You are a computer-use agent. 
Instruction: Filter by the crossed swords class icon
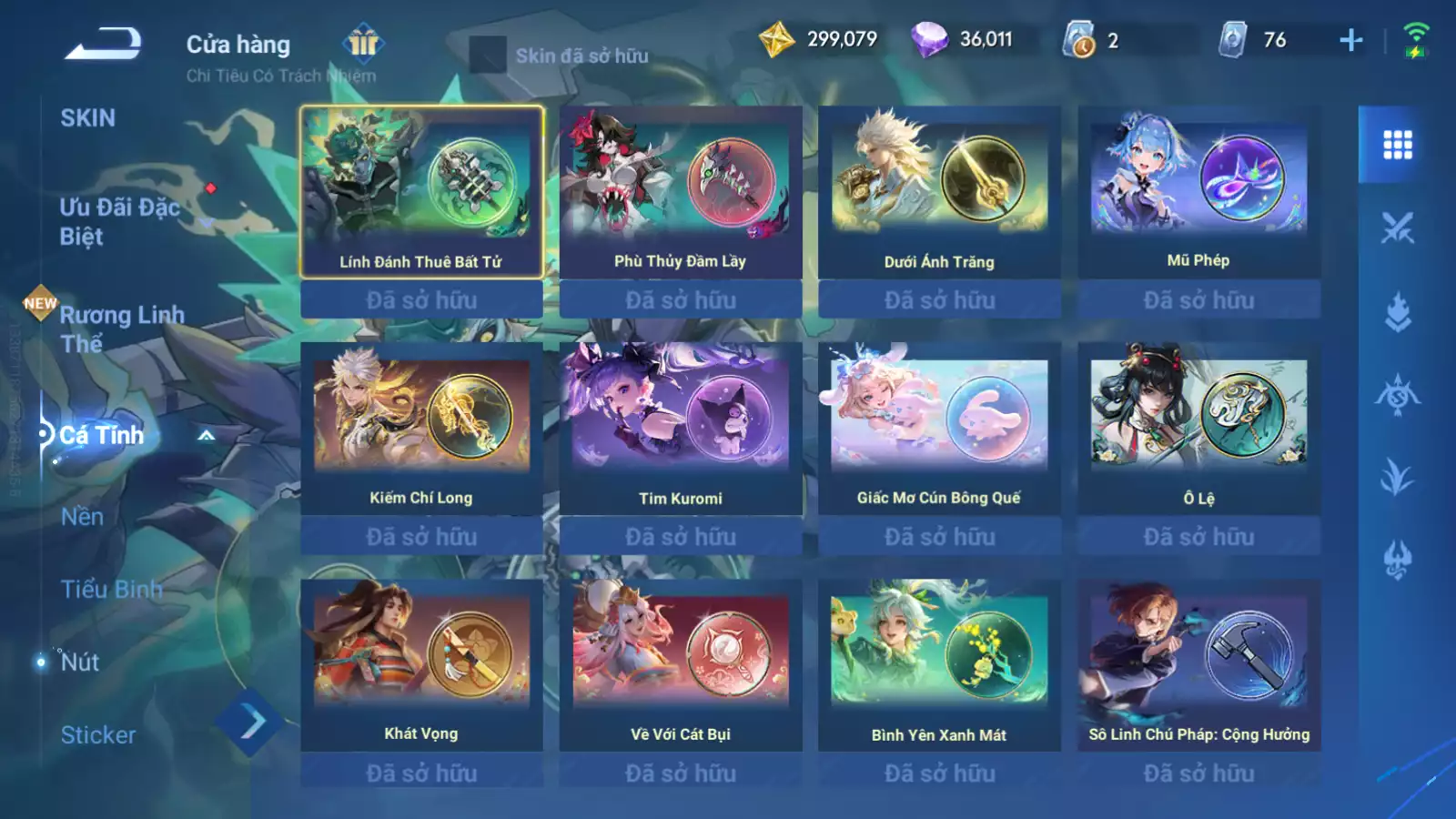tap(1397, 228)
